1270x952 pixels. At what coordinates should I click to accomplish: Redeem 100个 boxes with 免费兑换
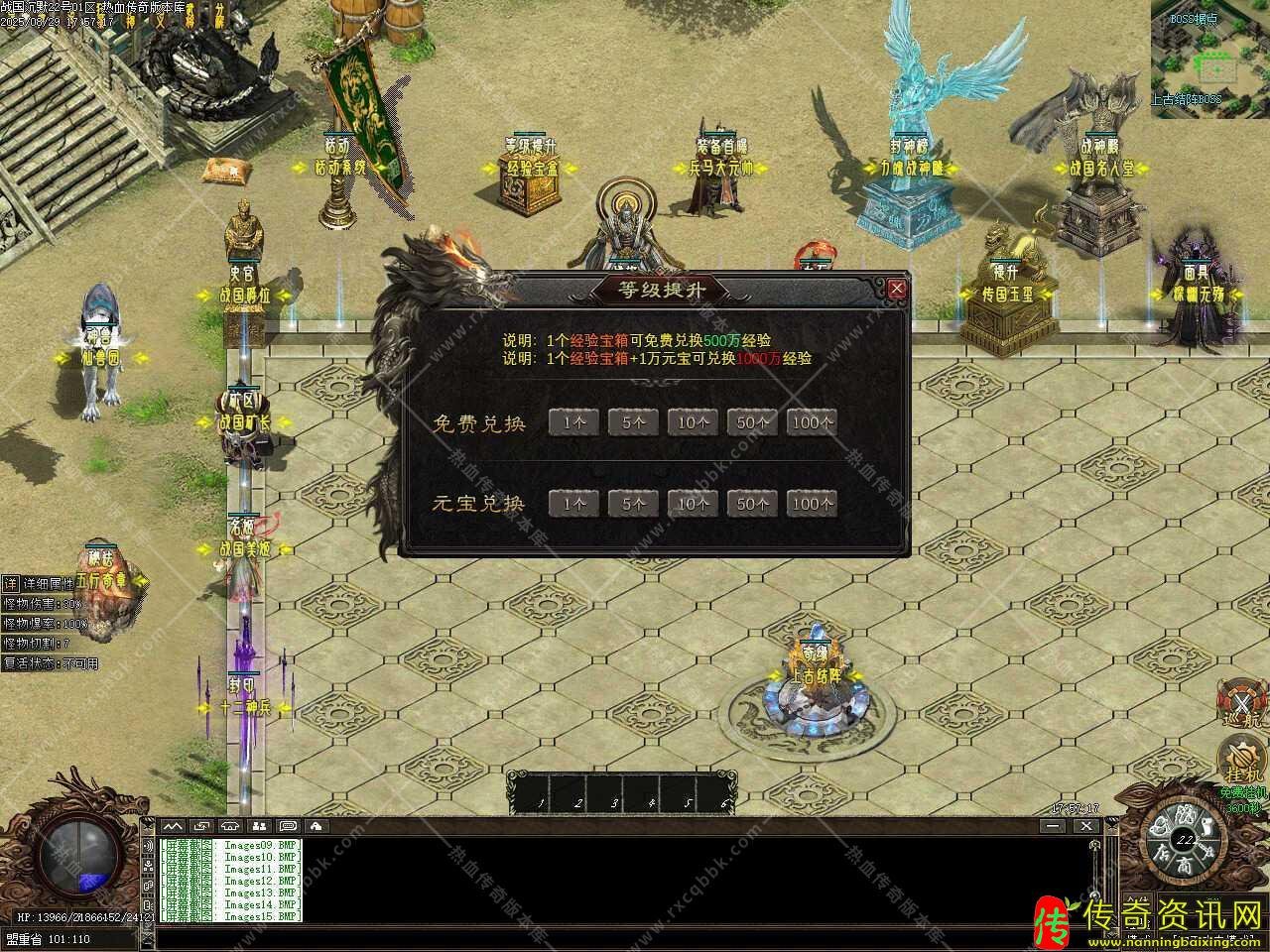(813, 422)
